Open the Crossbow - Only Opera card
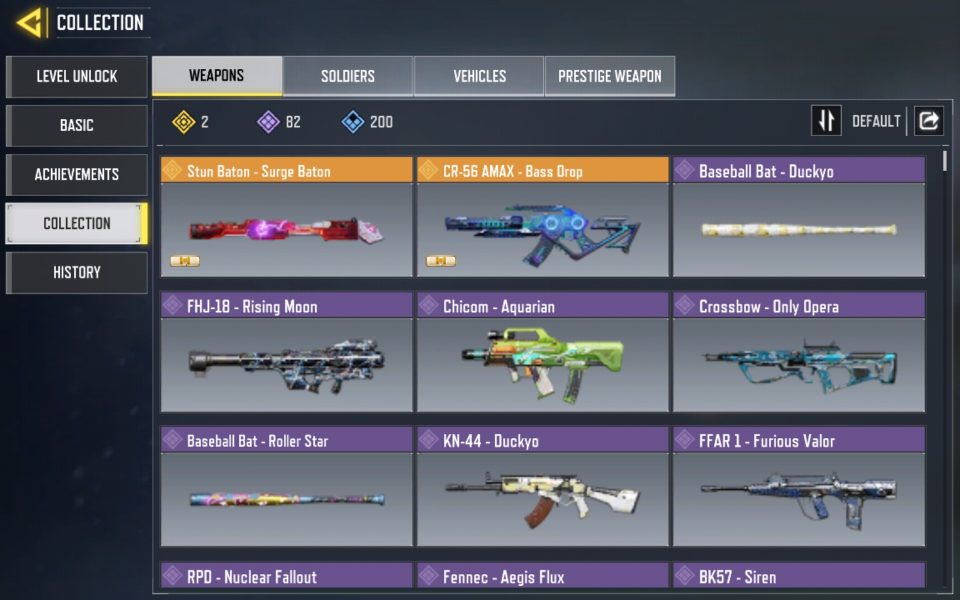The height and width of the screenshot is (600, 960). click(798, 352)
